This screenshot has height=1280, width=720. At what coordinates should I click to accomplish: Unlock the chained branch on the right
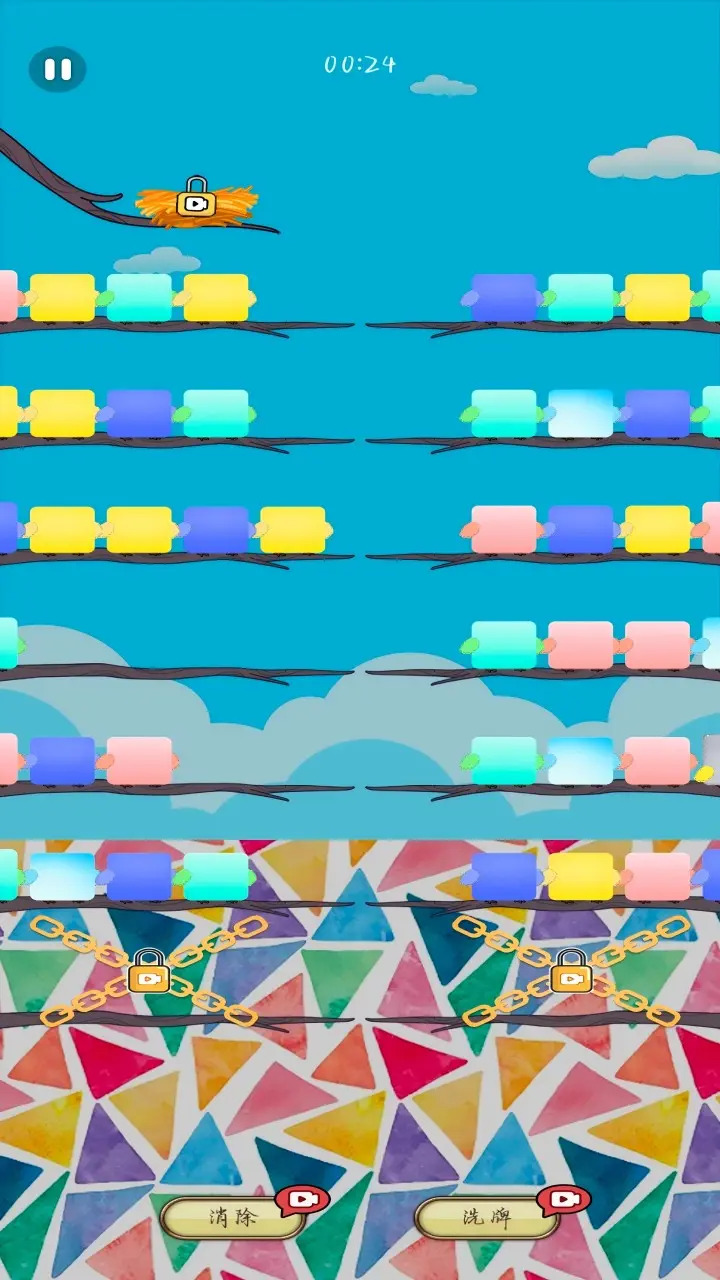click(571, 972)
